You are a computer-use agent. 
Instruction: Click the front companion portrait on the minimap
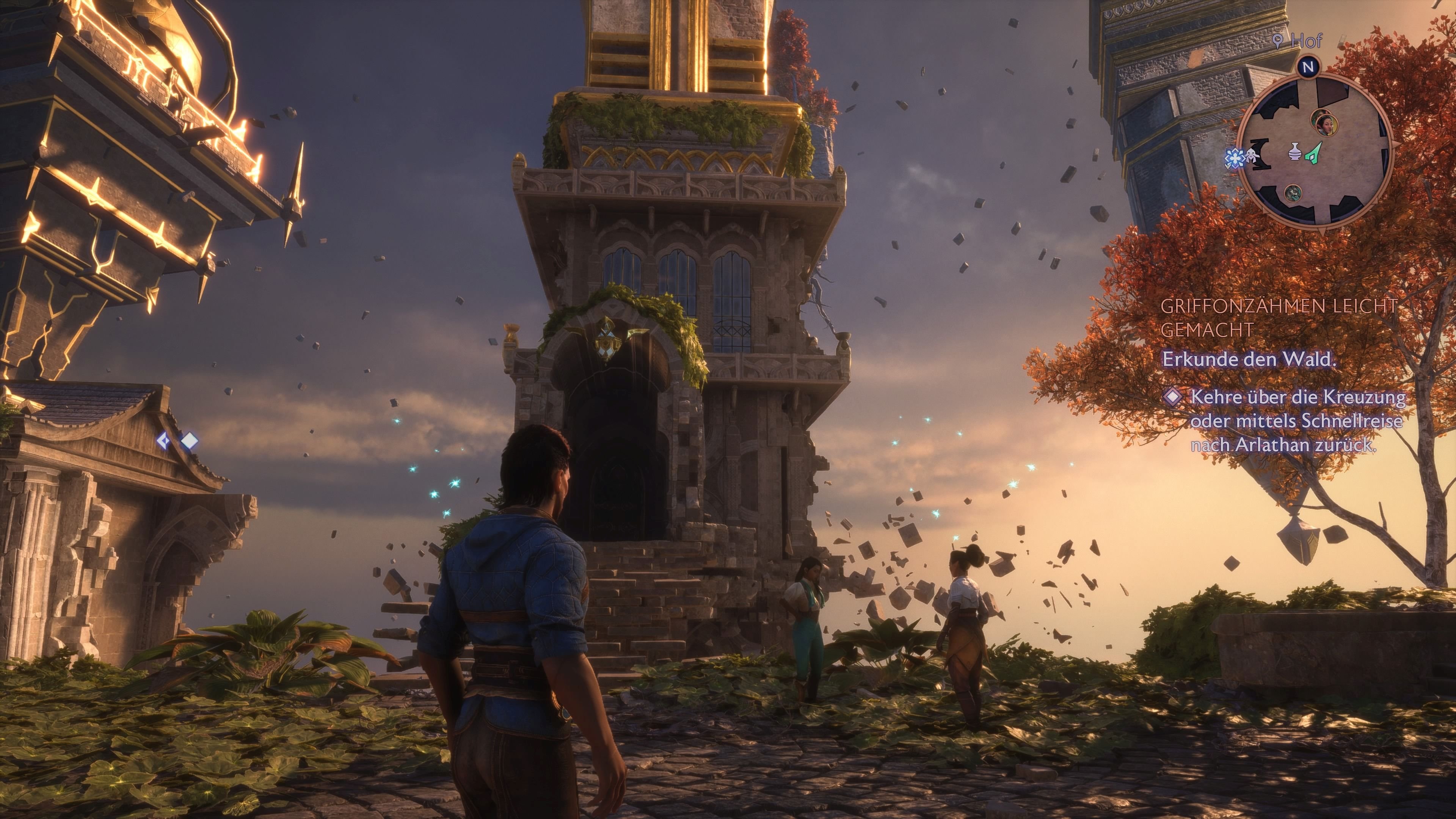[x=1327, y=125]
